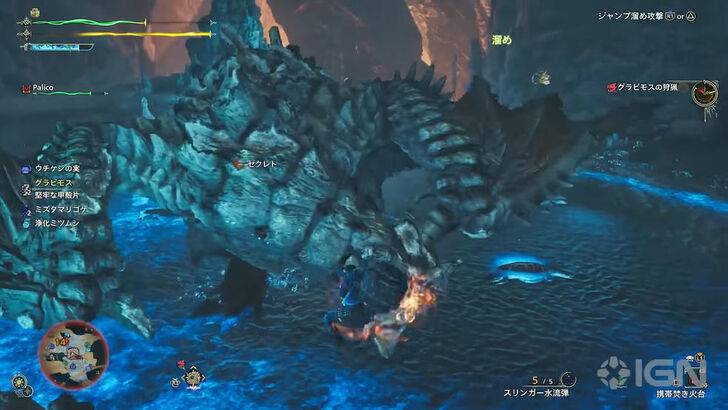728x410 pixels.
Task: Click the quest timer clock icon
Action: (x=705, y=93)
